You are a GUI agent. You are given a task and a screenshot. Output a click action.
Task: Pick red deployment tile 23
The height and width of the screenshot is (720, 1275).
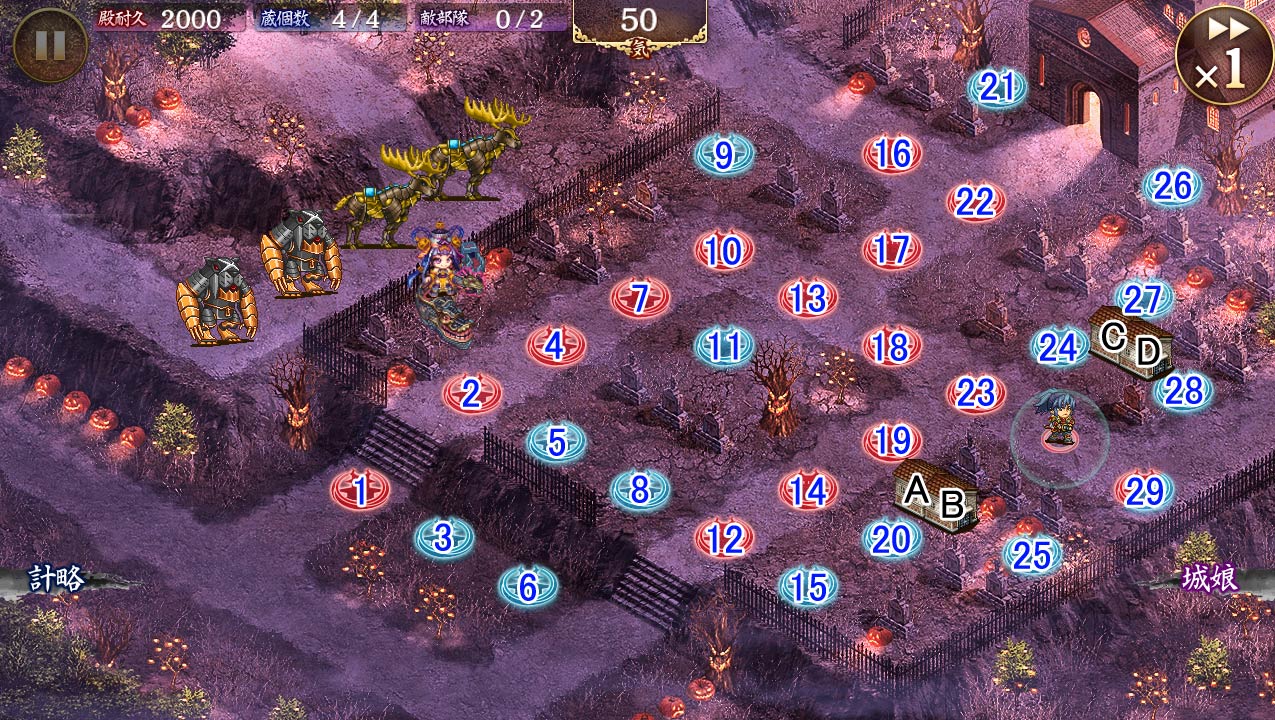(x=975, y=394)
